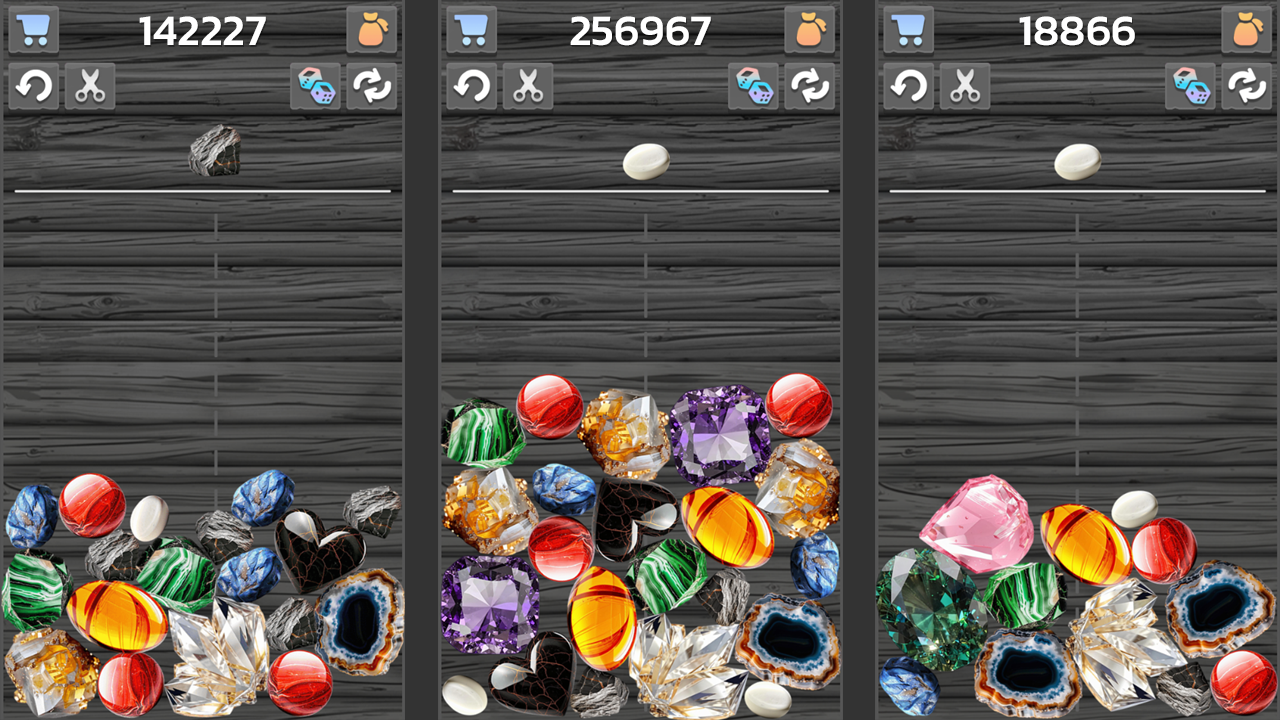Viewport: 1280px width, 720px height.
Task: Open the shop cart in the middle panel
Action: click(472, 31)
